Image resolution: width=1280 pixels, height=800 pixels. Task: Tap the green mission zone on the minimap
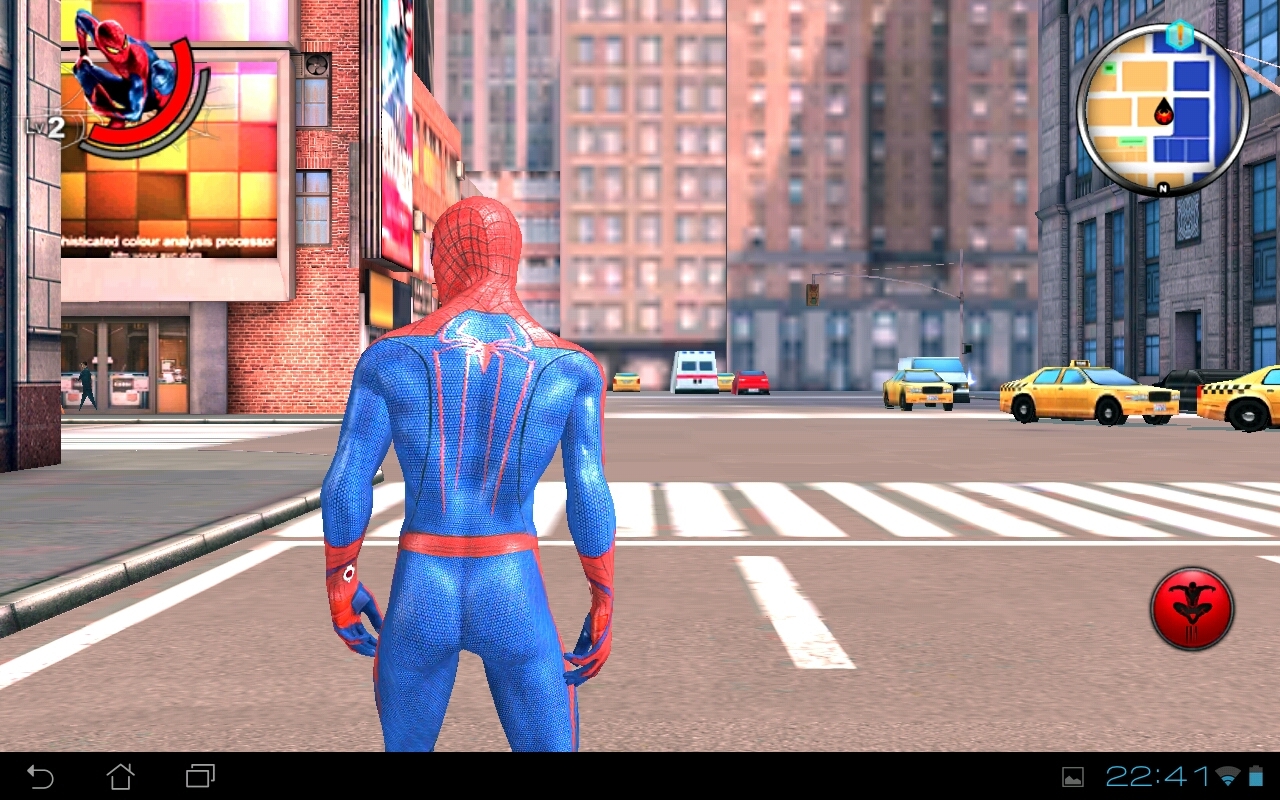[1132, 140]
